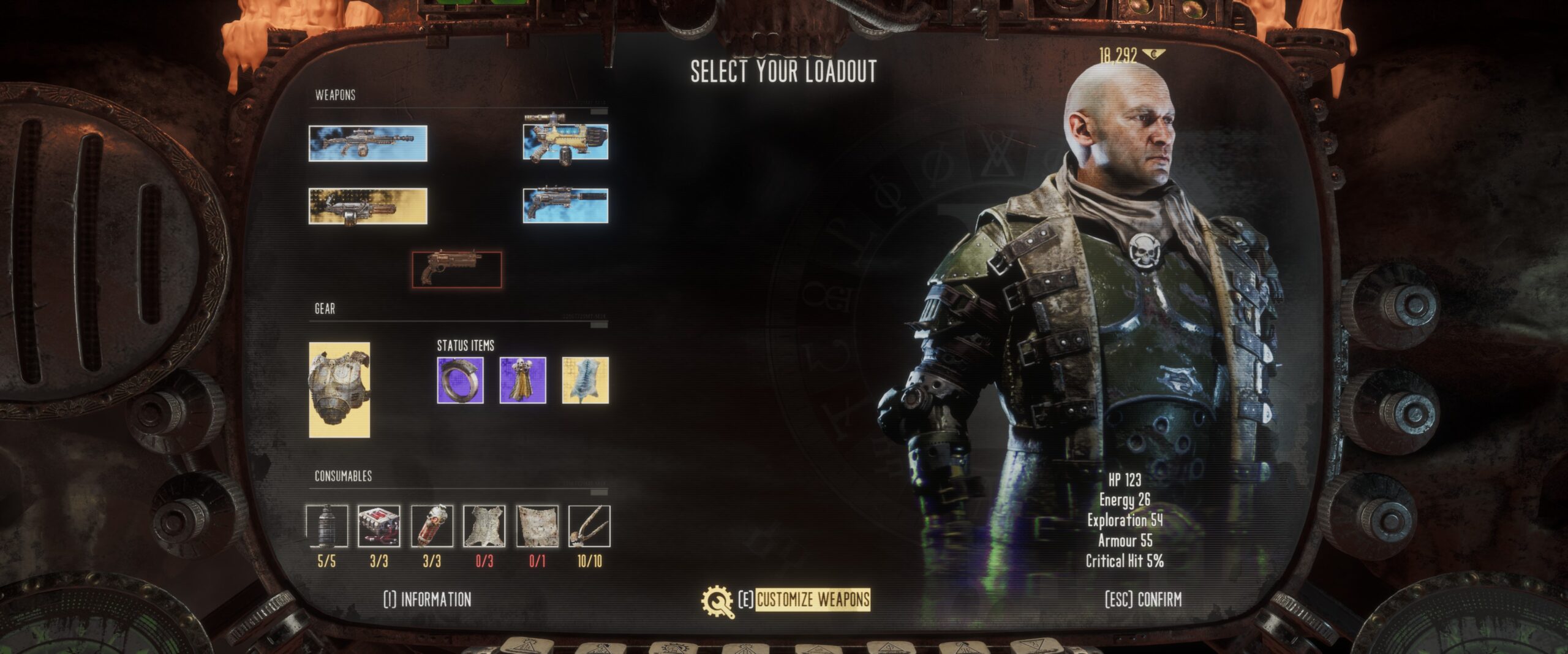Select the animal hide consumable slot
1568x654 pixels.
pyautogui.click(x=484, y=526)
